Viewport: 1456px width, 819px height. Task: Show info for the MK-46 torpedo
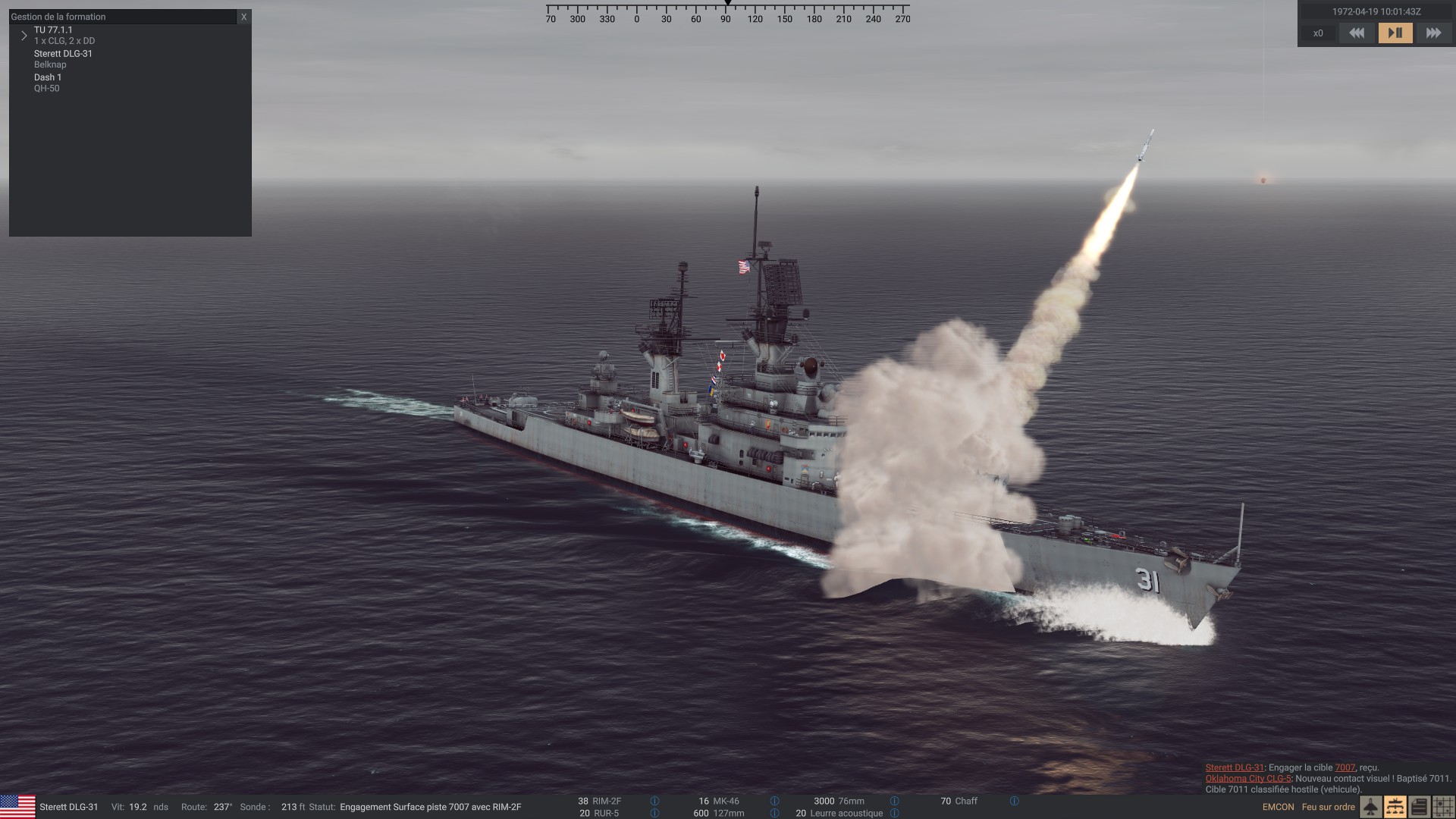coord(774,801)
